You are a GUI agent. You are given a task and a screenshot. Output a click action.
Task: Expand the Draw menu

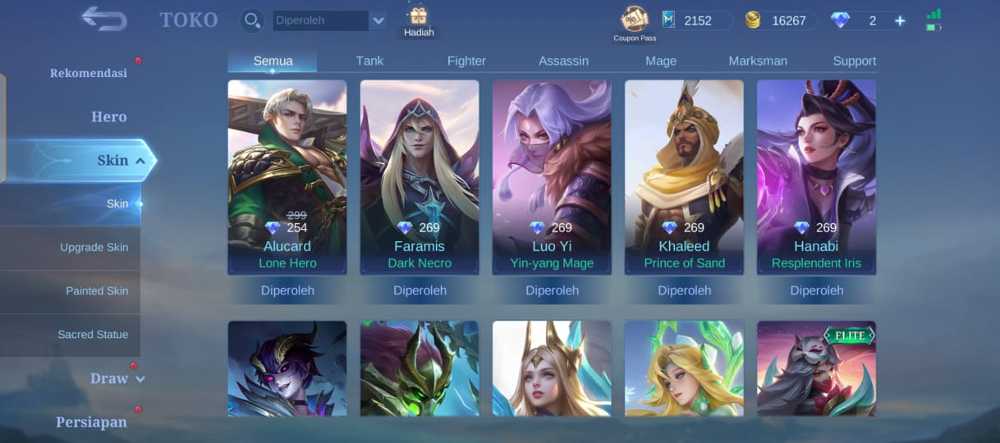[x=117, y=378]
